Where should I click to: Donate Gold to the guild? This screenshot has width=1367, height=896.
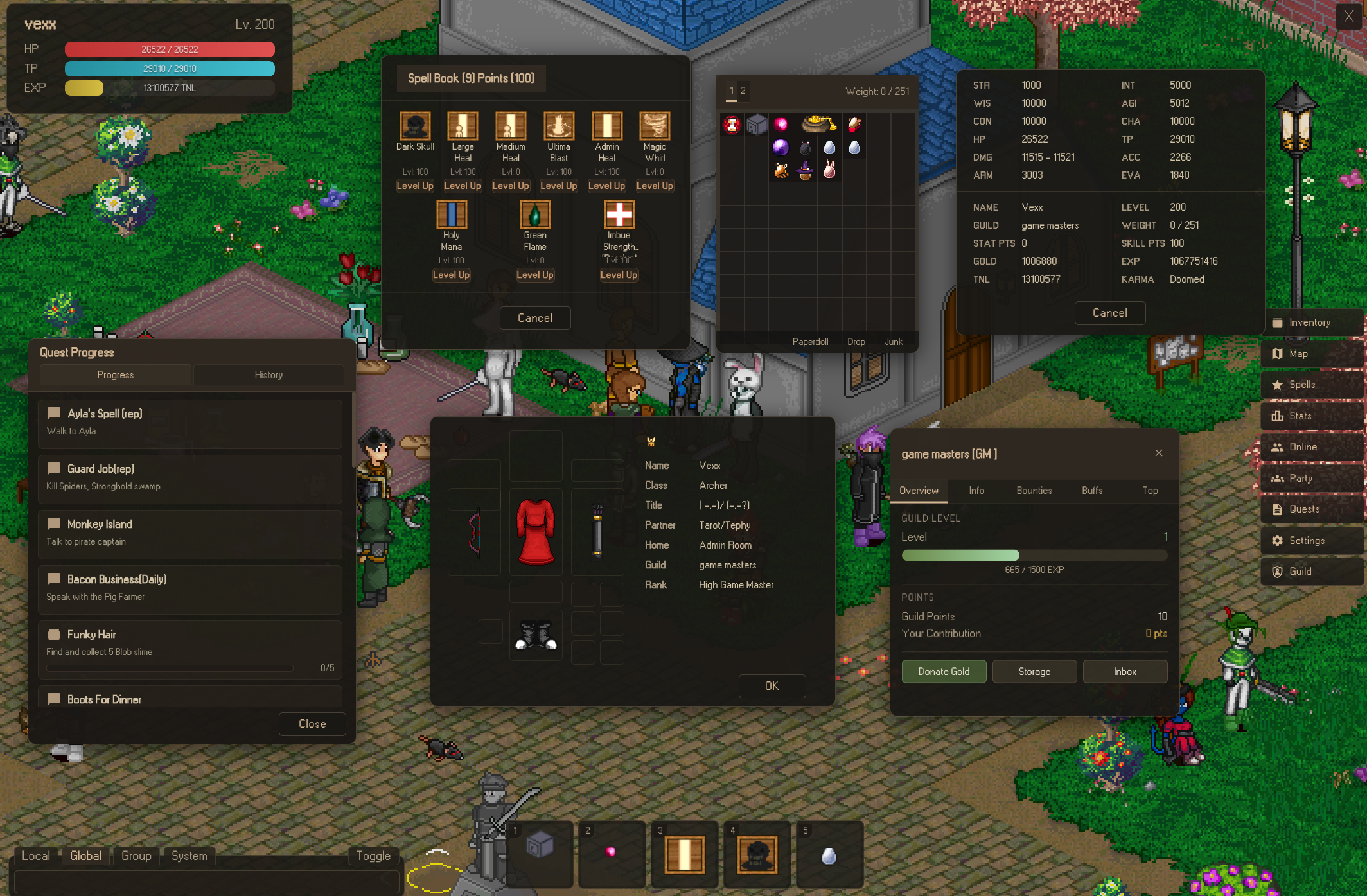(x=944, y=671)
